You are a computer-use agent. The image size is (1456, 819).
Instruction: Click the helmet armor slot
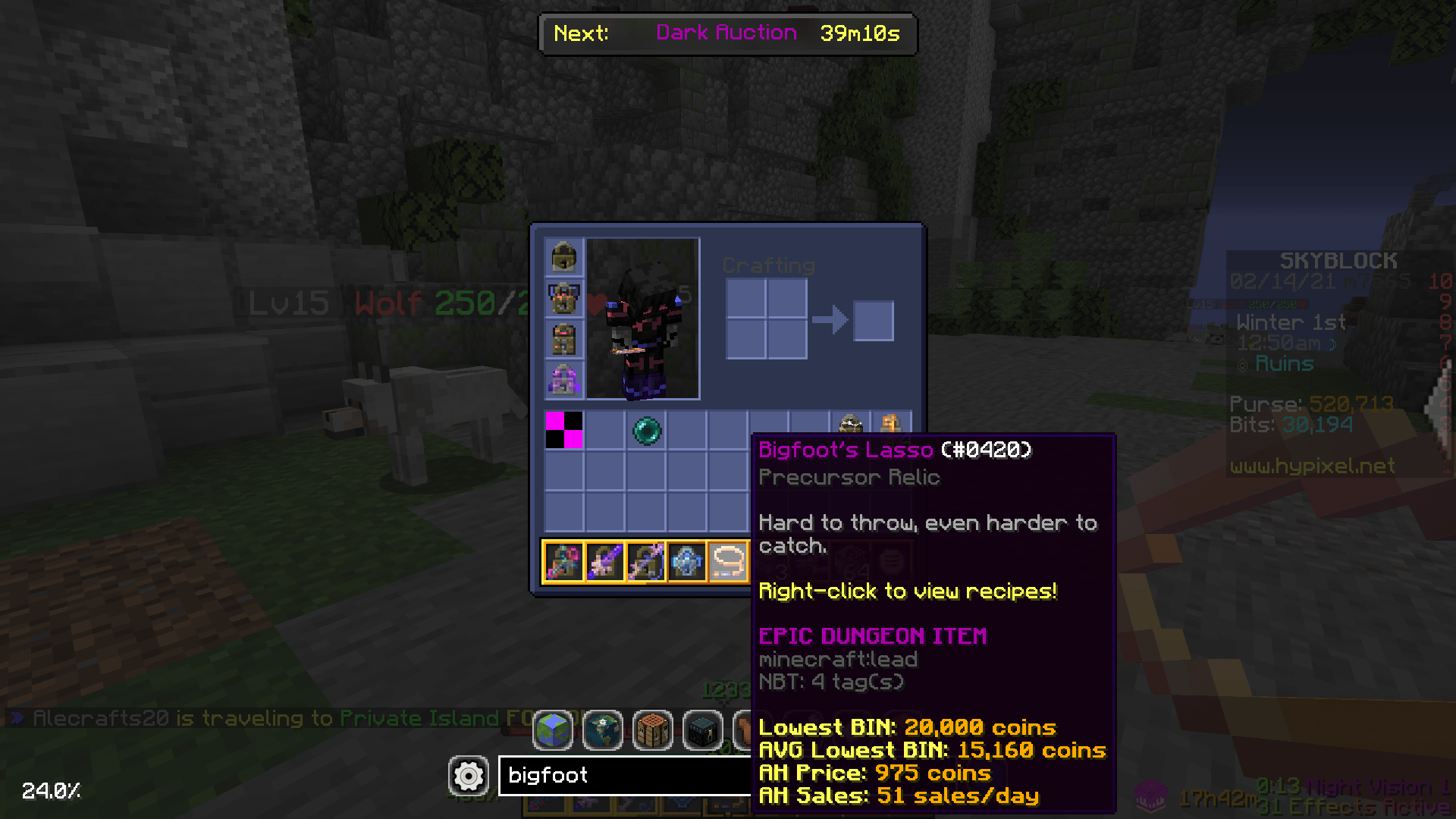pyautogui.click(x=563, y=258)
